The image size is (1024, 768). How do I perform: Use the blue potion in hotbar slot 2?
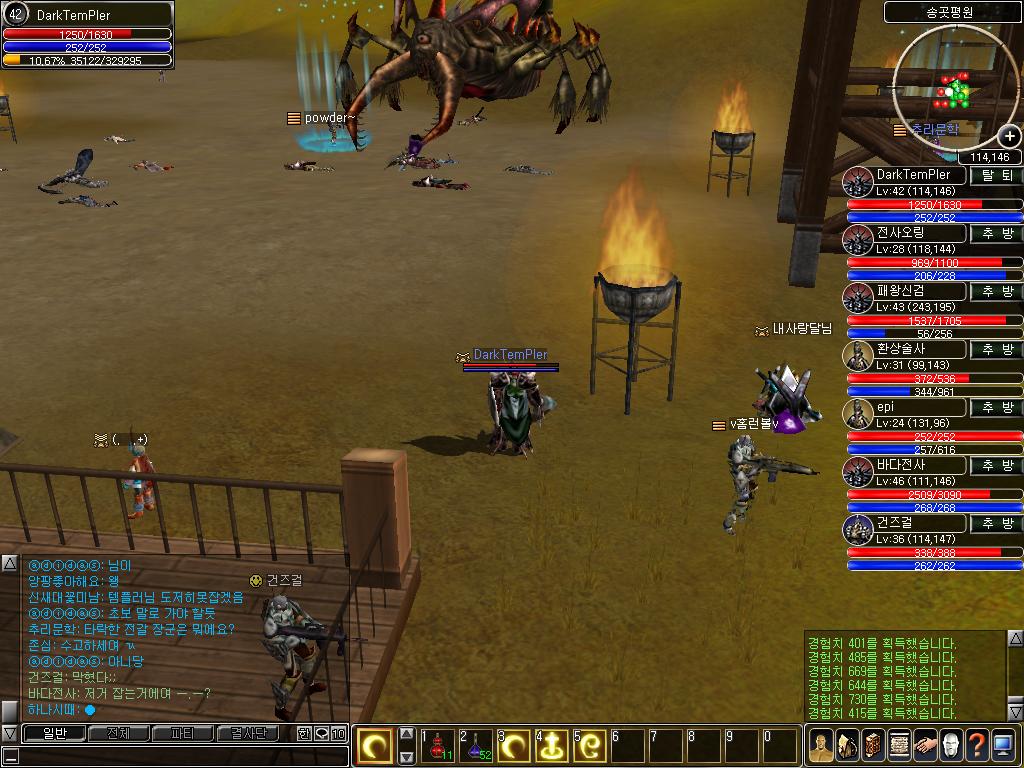(476, 746)
